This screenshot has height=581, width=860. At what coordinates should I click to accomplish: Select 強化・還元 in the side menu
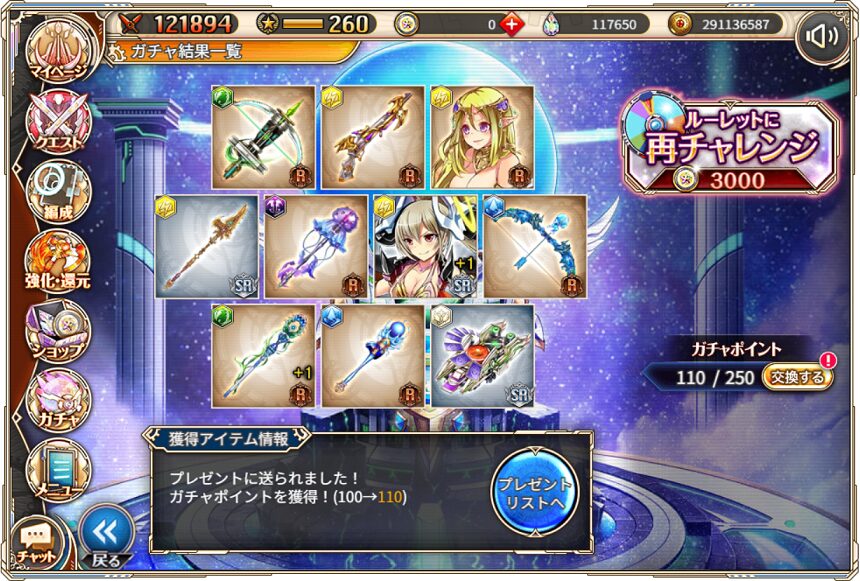[59, 260]
